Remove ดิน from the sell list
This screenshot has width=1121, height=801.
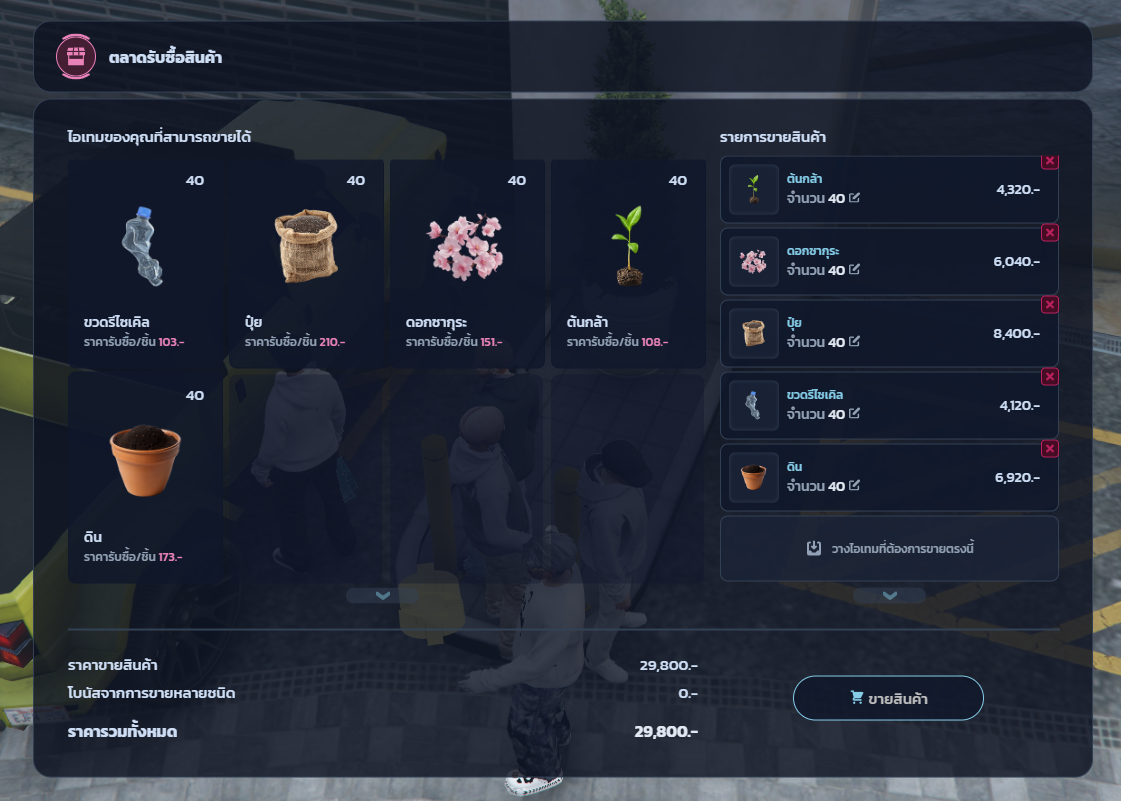point(1050,448)
